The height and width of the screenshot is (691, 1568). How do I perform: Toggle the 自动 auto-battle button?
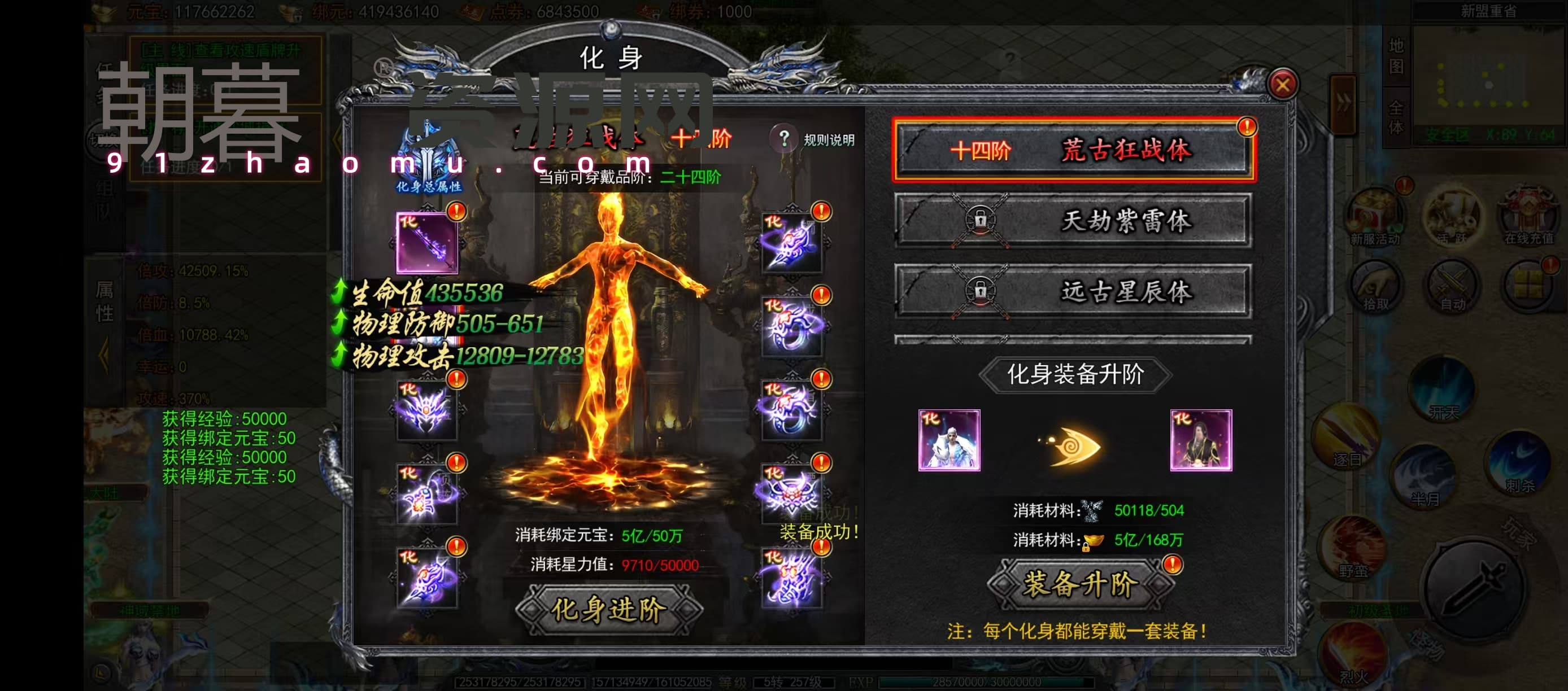point(1452,285)
